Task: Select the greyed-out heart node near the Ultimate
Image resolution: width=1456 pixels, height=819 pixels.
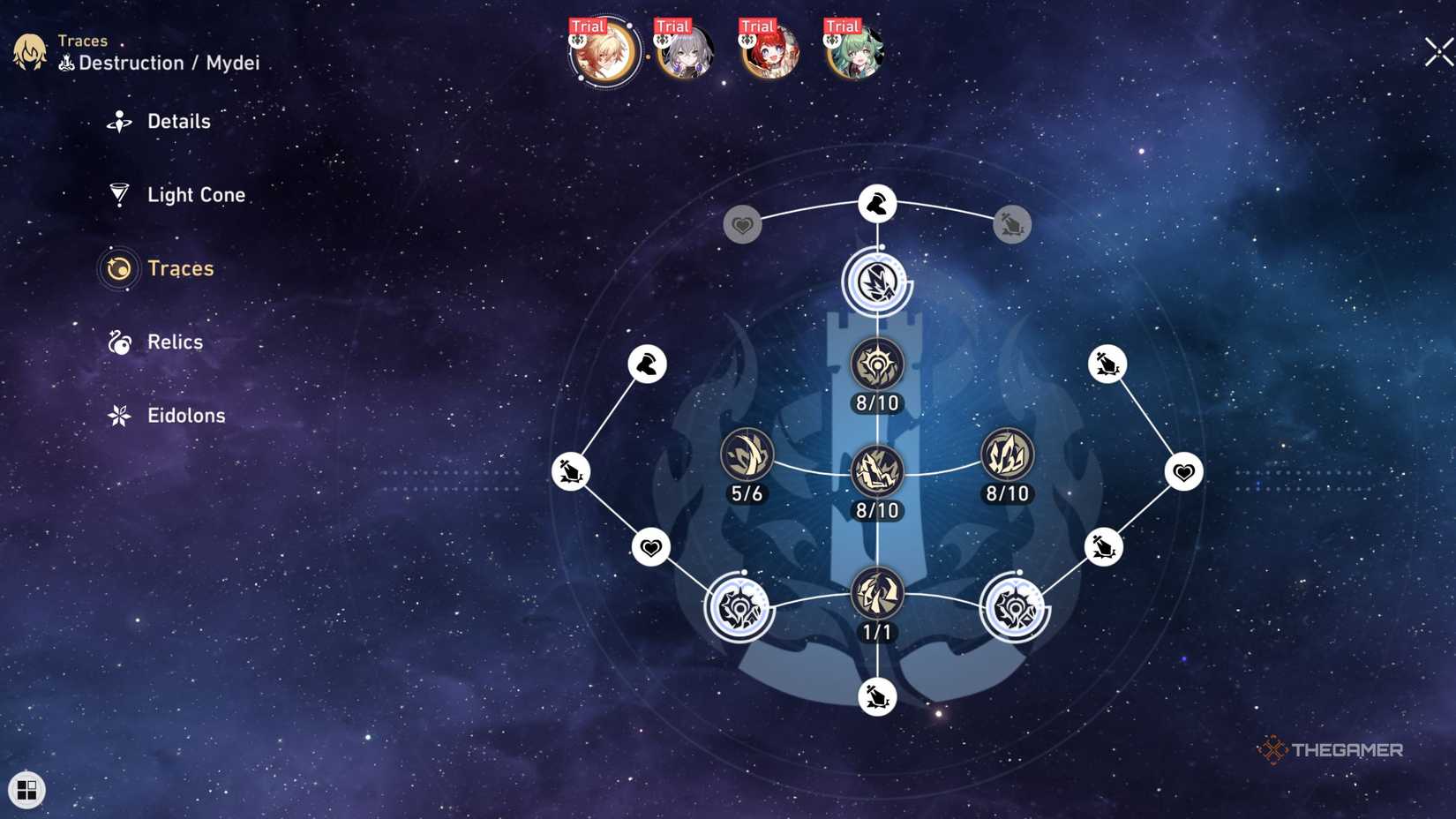Action: pos(741,224)
